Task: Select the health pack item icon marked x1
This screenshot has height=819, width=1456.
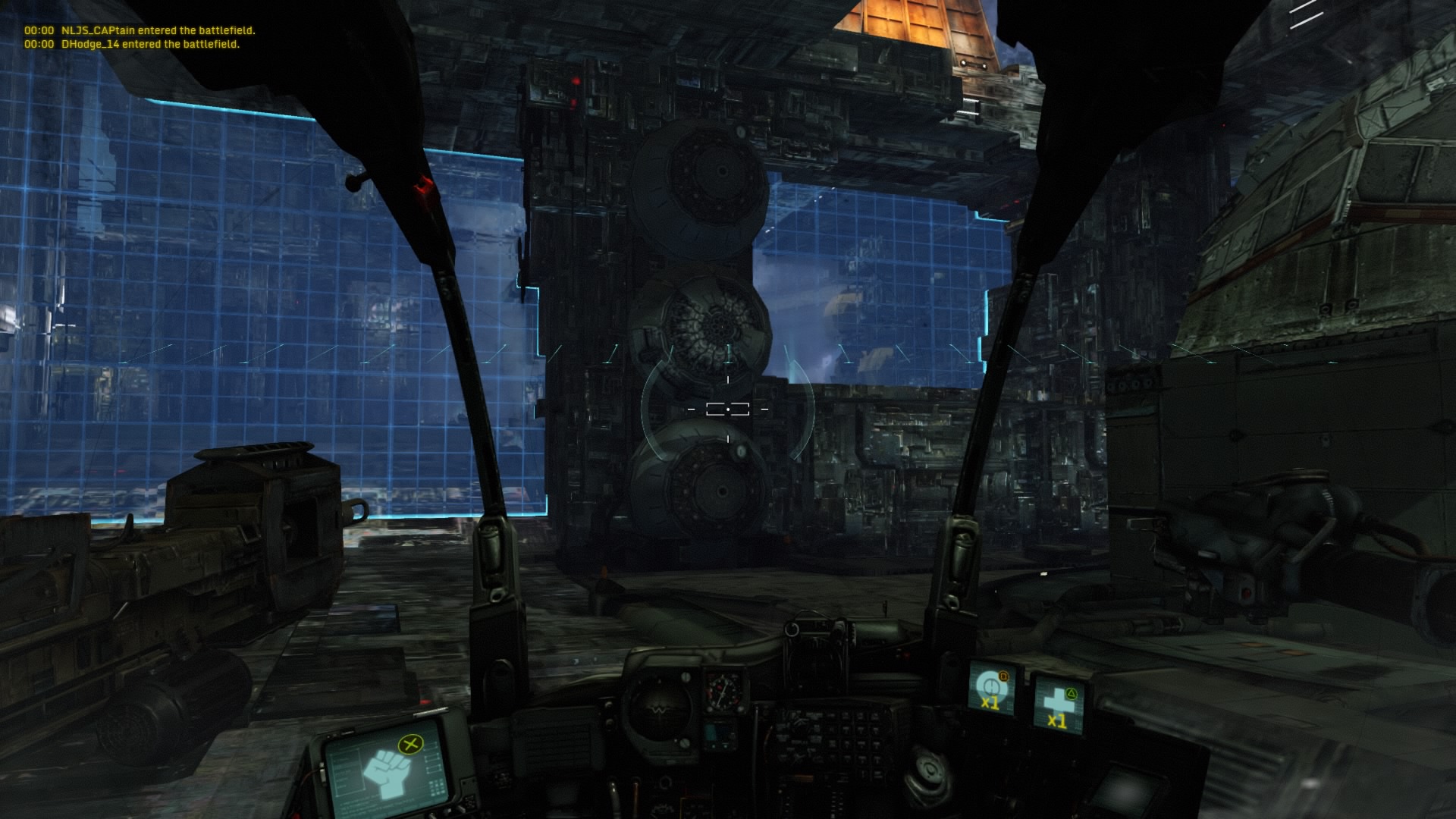Action: pyautogui.click(x=1056, y=704)
